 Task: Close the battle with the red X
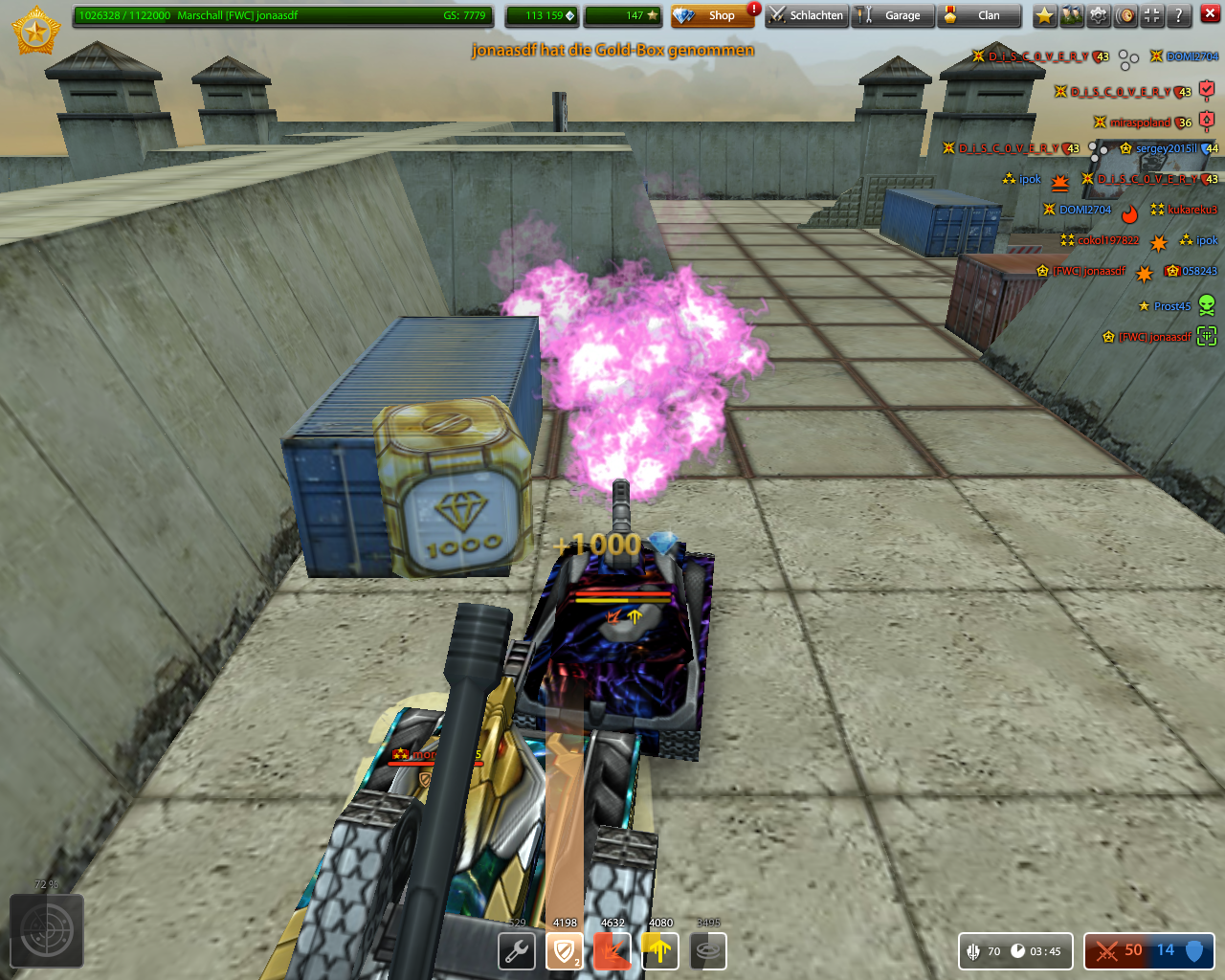(1210, 14)
